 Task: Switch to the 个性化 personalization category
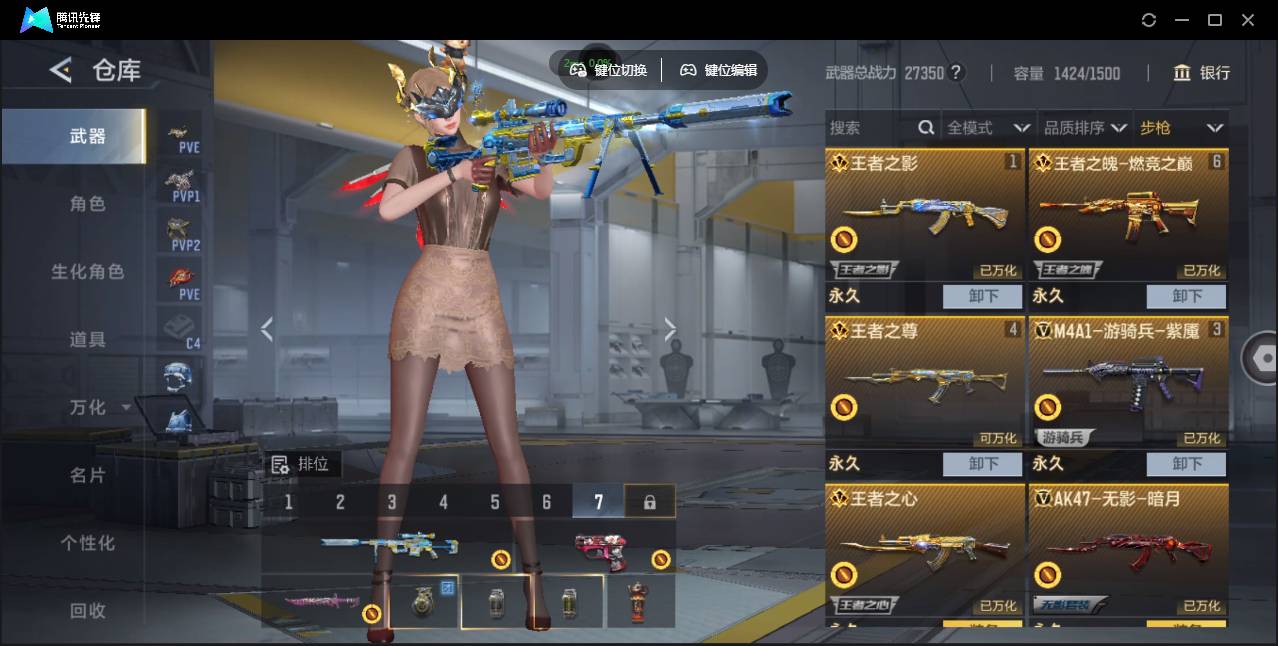pyautogui.click(x=87, y=543)
